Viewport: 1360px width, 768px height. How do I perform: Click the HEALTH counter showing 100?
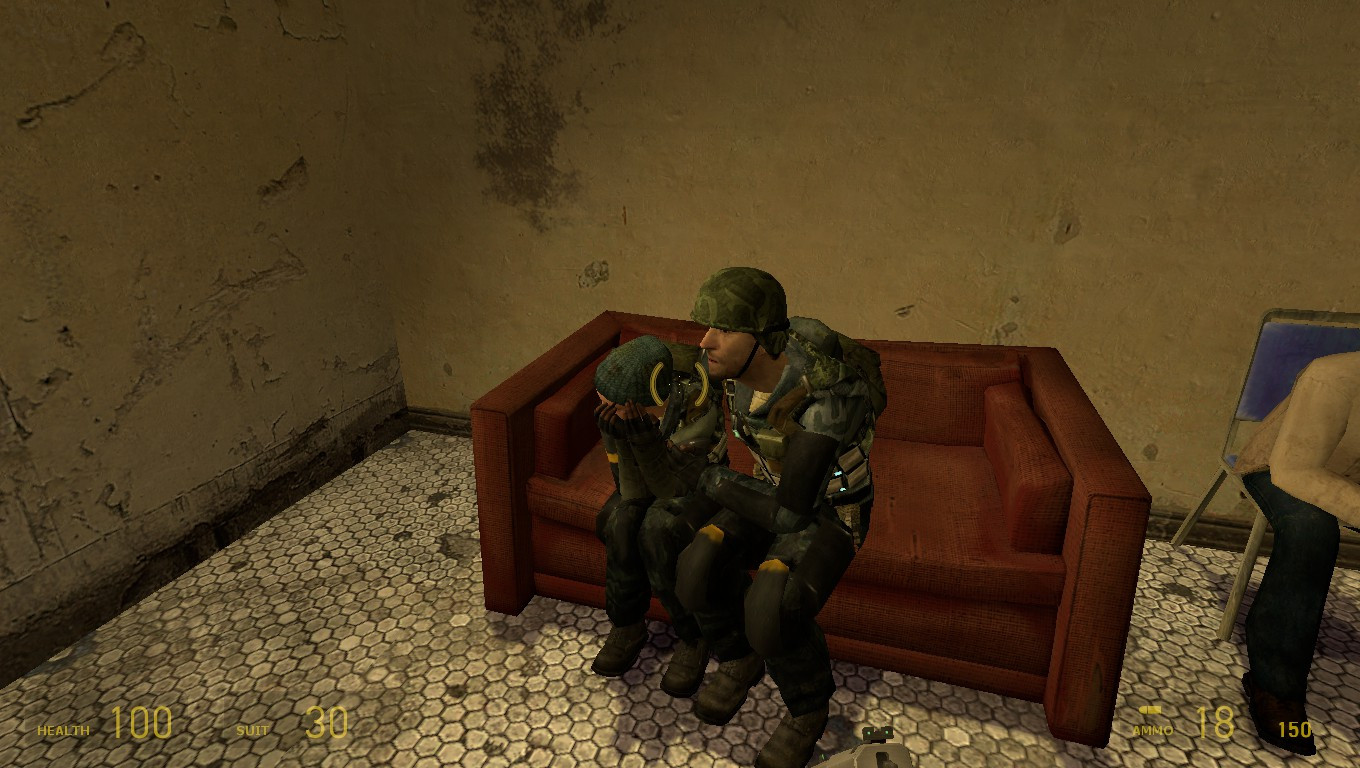pos(140,722)
